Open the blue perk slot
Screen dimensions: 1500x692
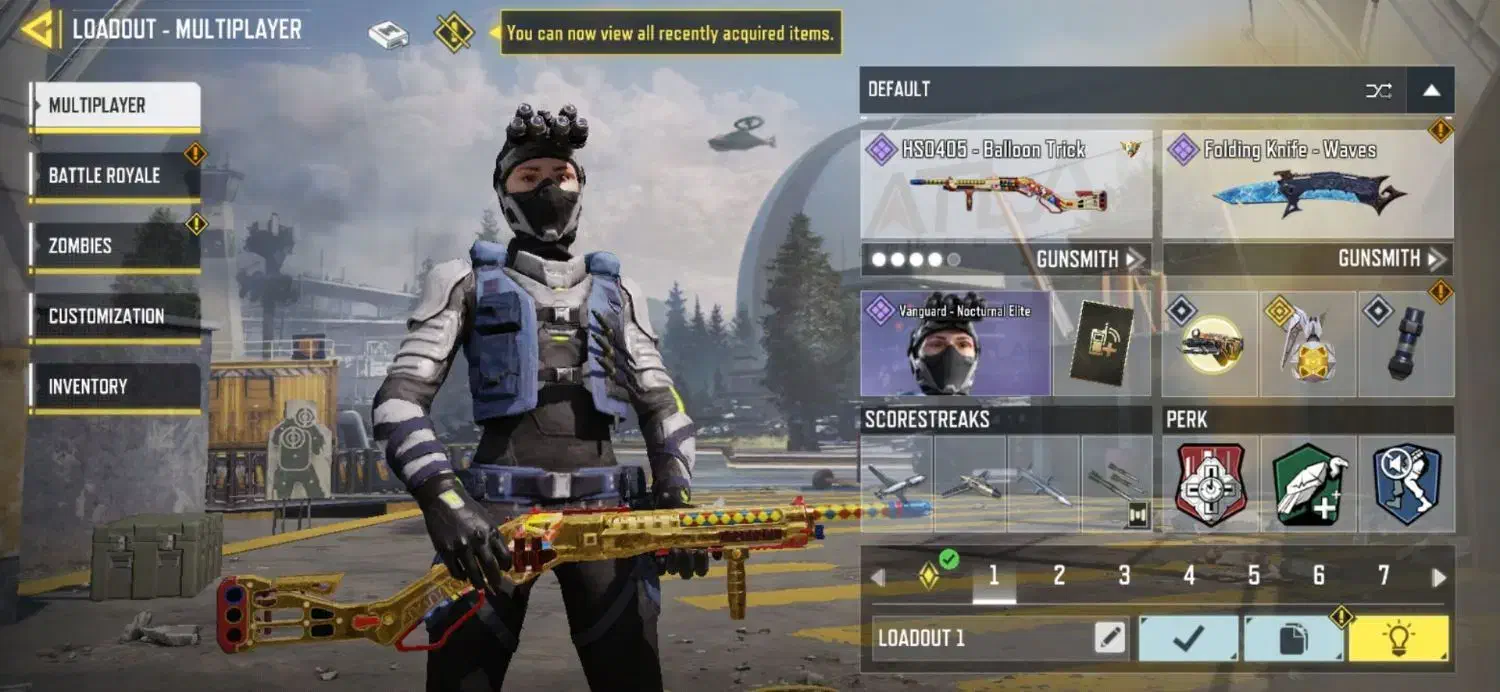pyautogui.click(x=1406, y=484)
